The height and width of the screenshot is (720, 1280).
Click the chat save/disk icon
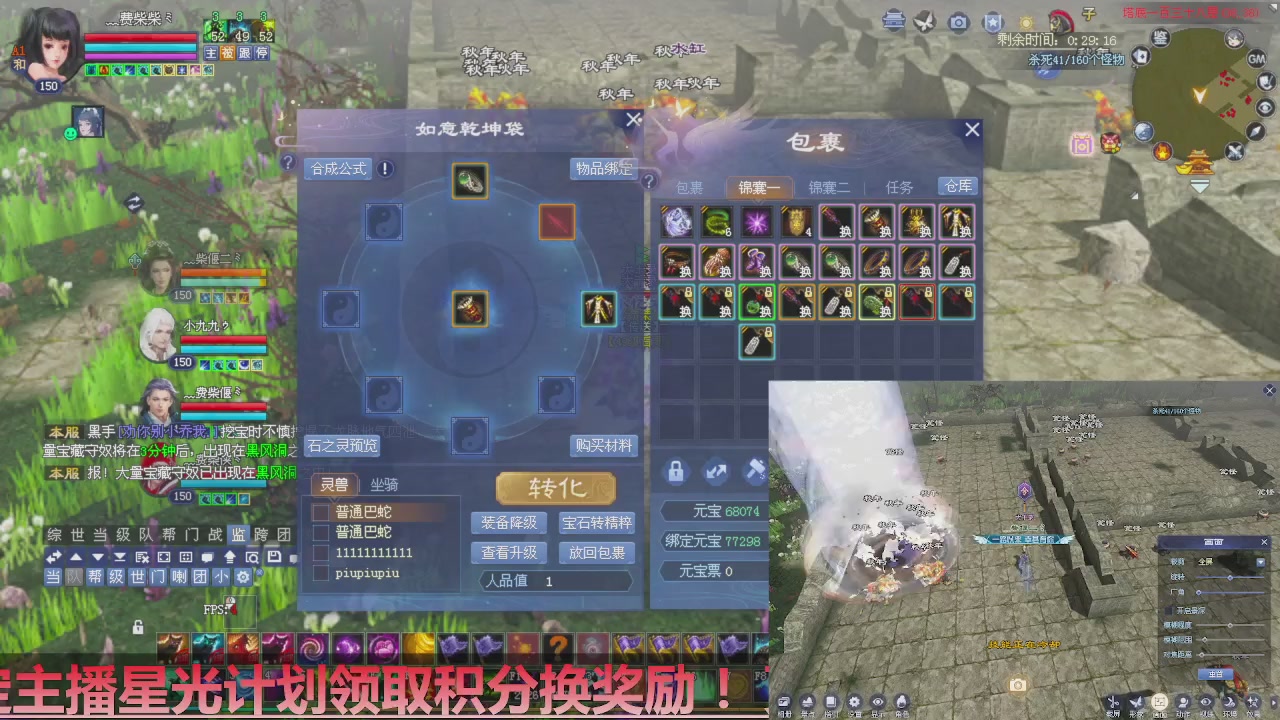[x=272, y=557]
